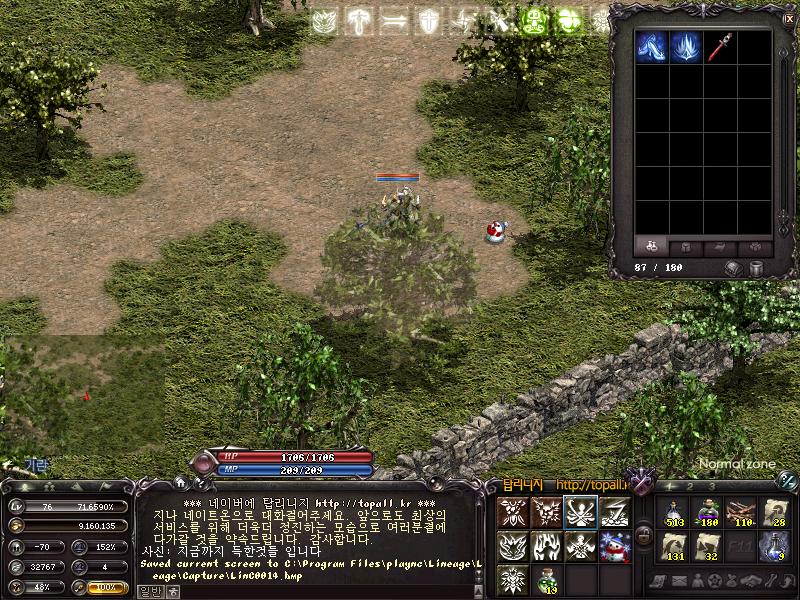Screen dimensions: 800x600
Task: Use the arrow bundle with 110 count
Action: click(x=741, y=512)
